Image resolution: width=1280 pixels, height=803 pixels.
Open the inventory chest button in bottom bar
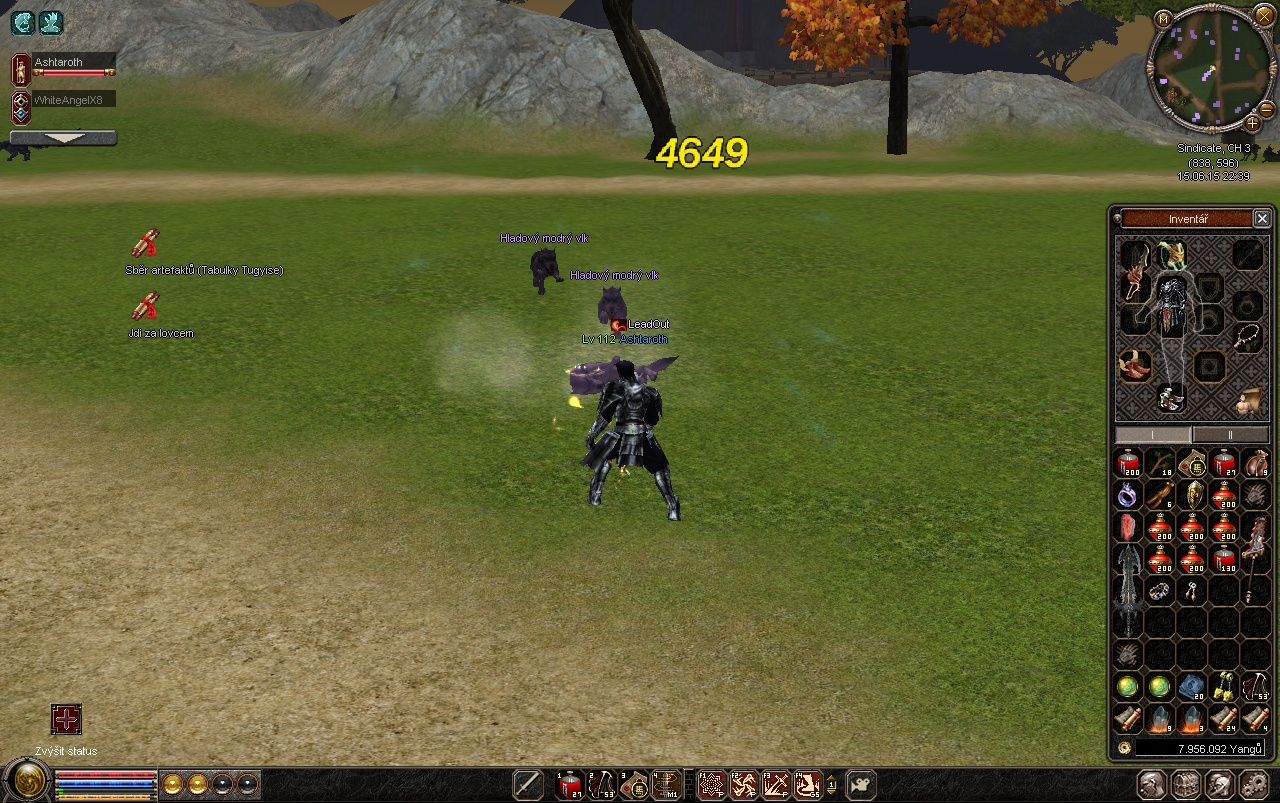tap(1186, 785)
